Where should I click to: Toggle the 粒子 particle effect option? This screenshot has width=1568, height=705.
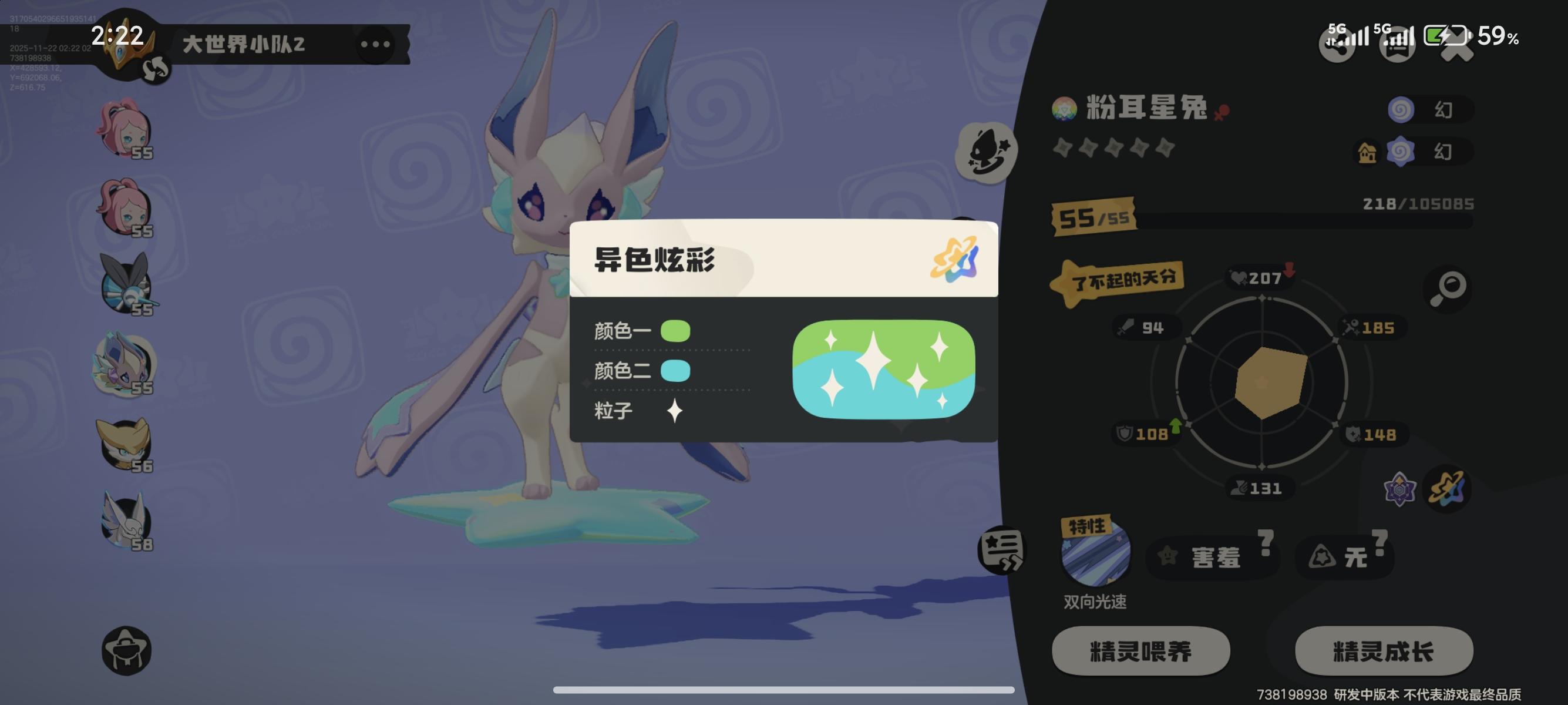pos(674,411)
